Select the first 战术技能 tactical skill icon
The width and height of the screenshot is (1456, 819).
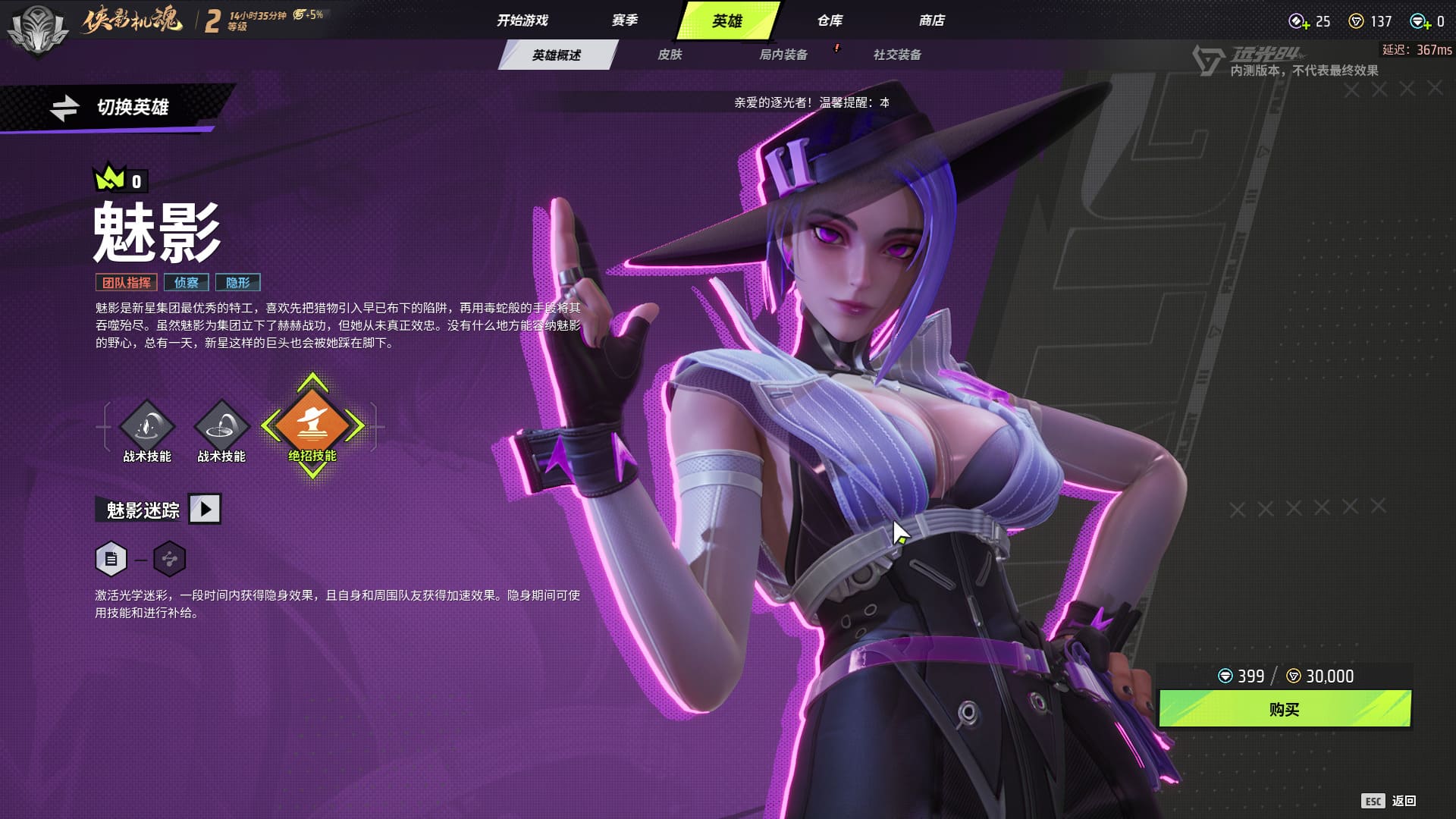tap(147, 427)
